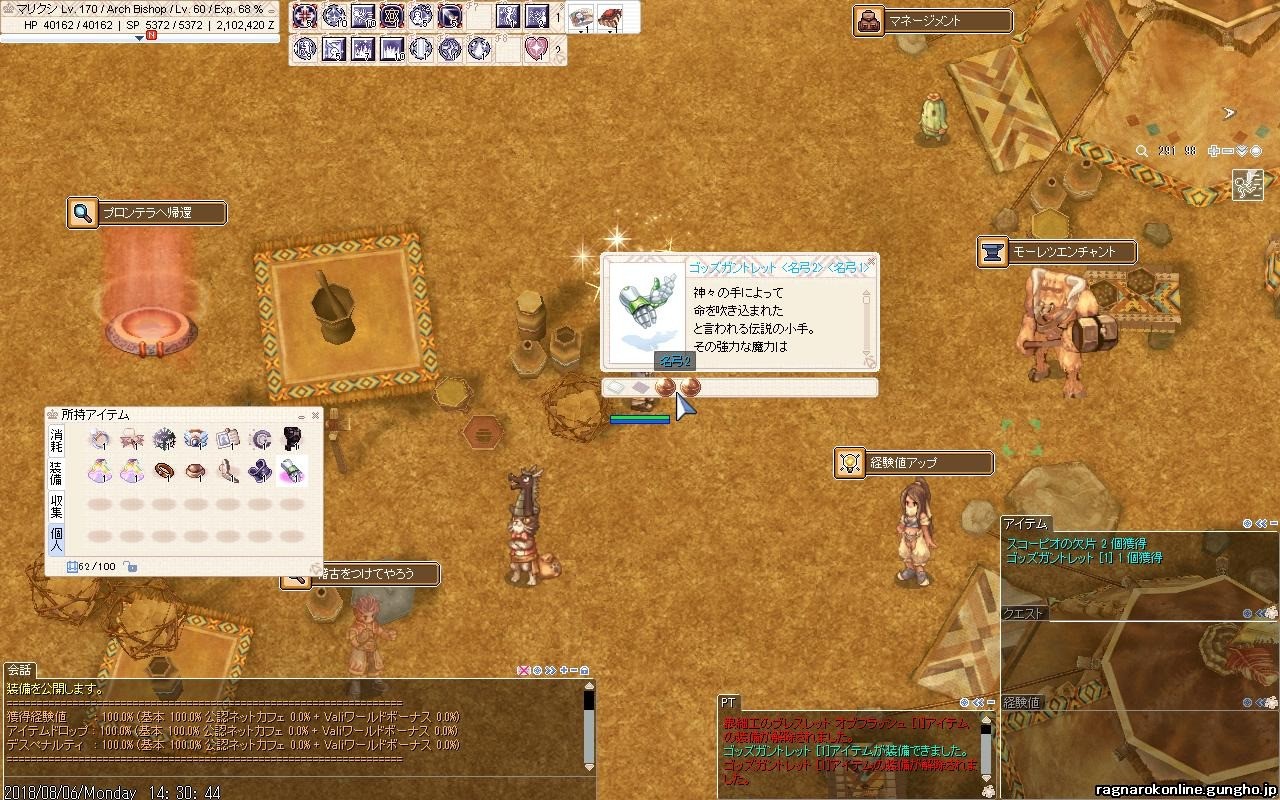Choose the winged headgear inventory item

coord(197,438)
